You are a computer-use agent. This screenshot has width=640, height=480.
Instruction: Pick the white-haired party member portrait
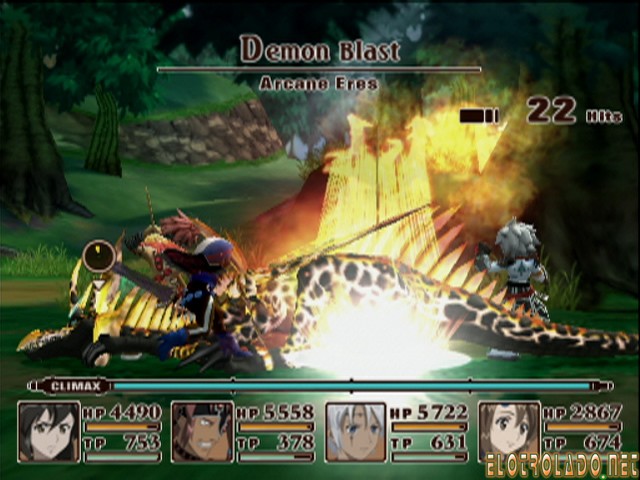click(355, 431)
